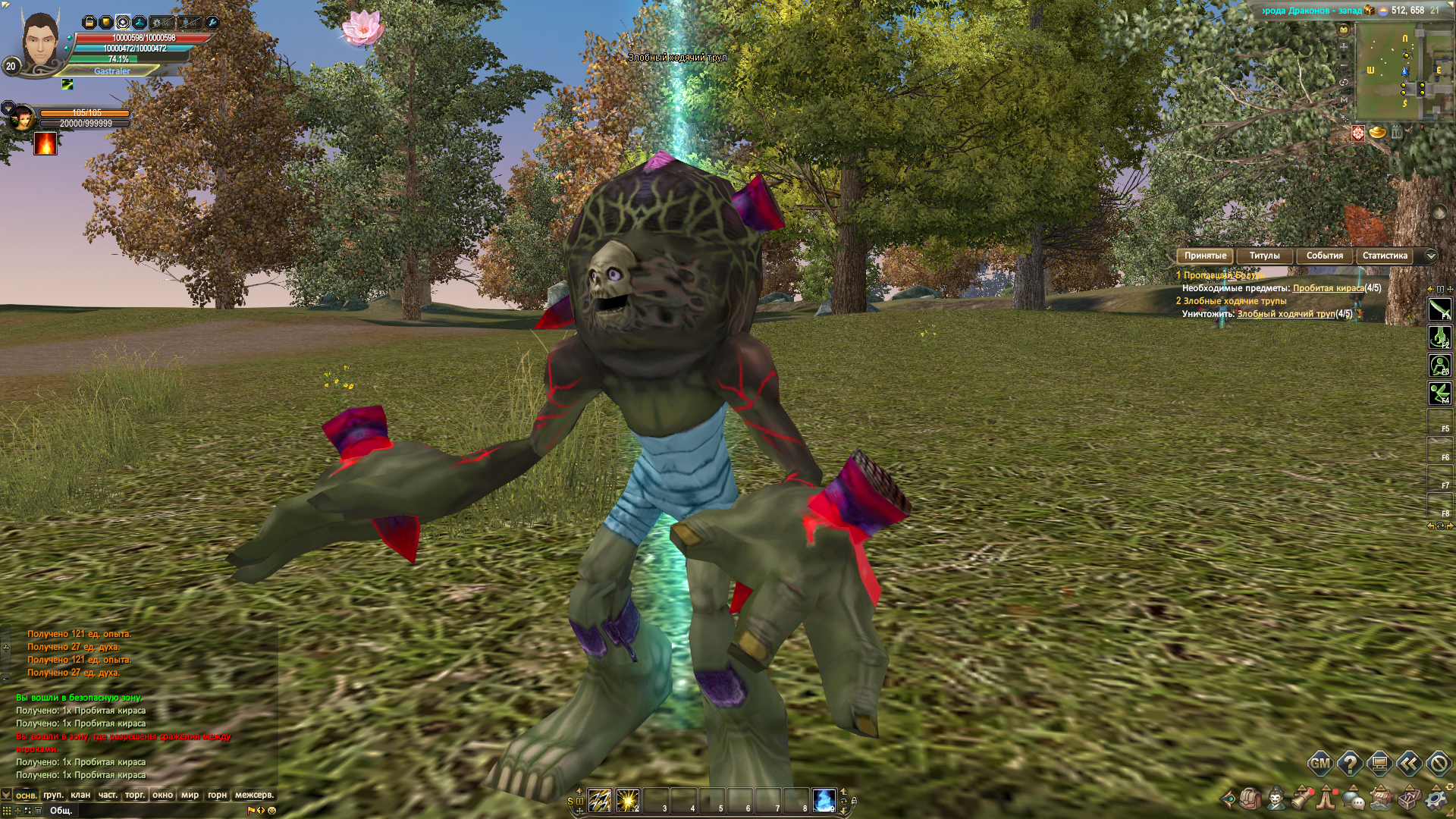Screen dimensions: 1456x819
Task: Open the GM support button
Action: coord(1320,764)
